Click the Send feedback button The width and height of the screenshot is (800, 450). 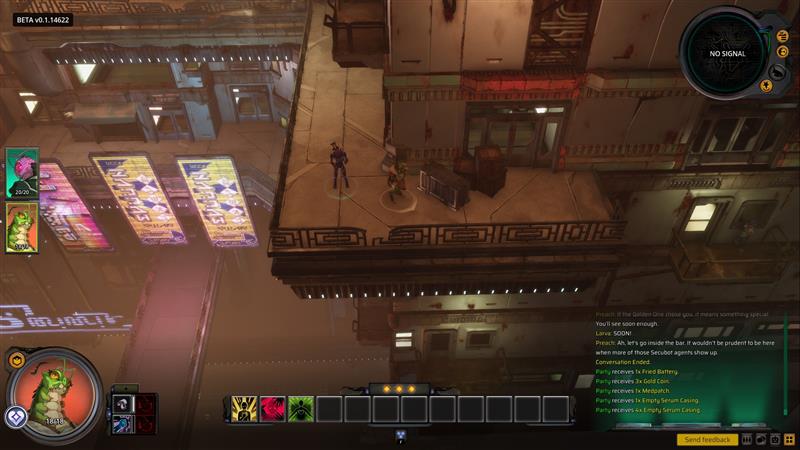[x=707, y=440]
